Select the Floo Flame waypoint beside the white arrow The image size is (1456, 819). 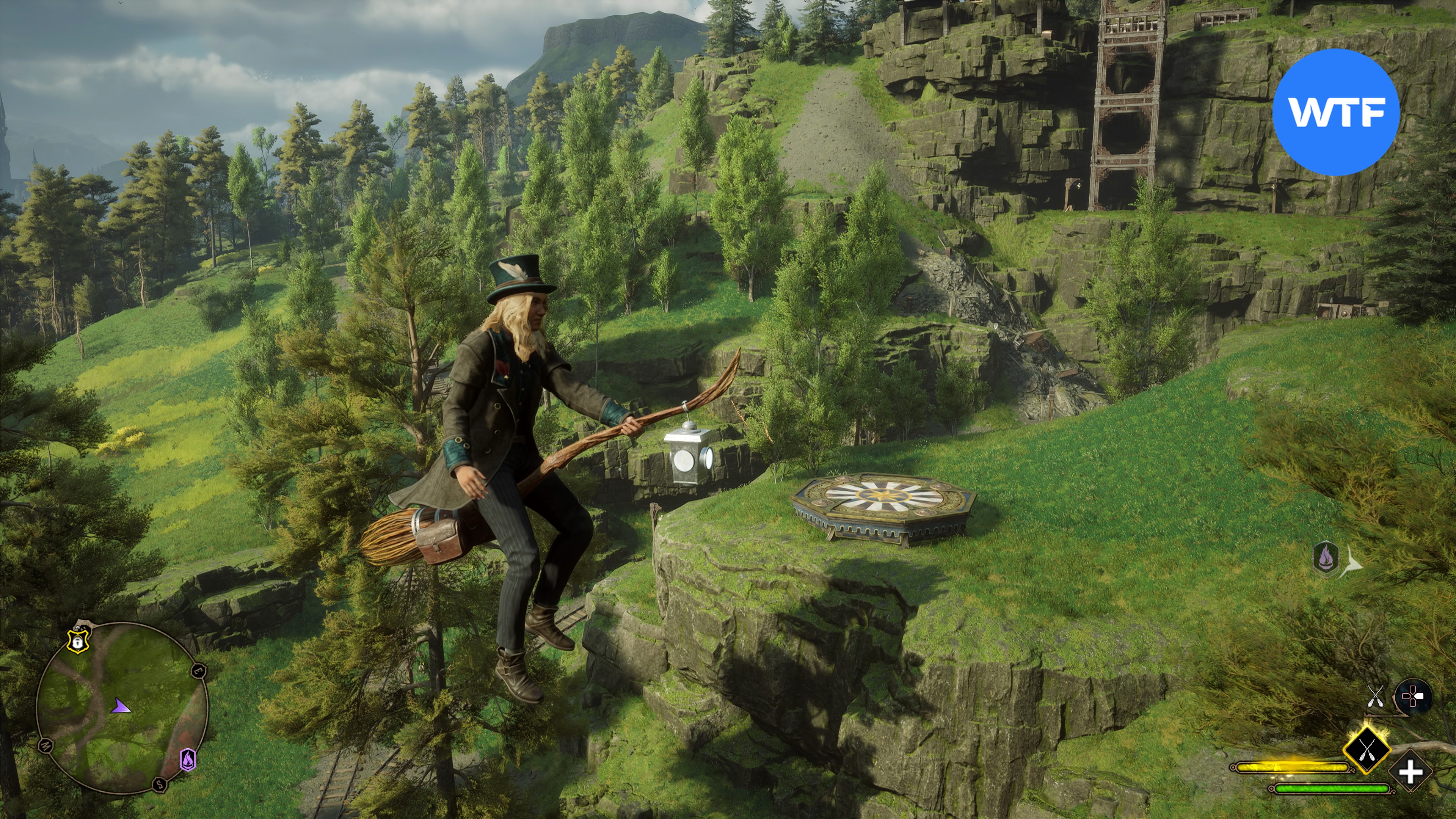(x=1326, y=558)
